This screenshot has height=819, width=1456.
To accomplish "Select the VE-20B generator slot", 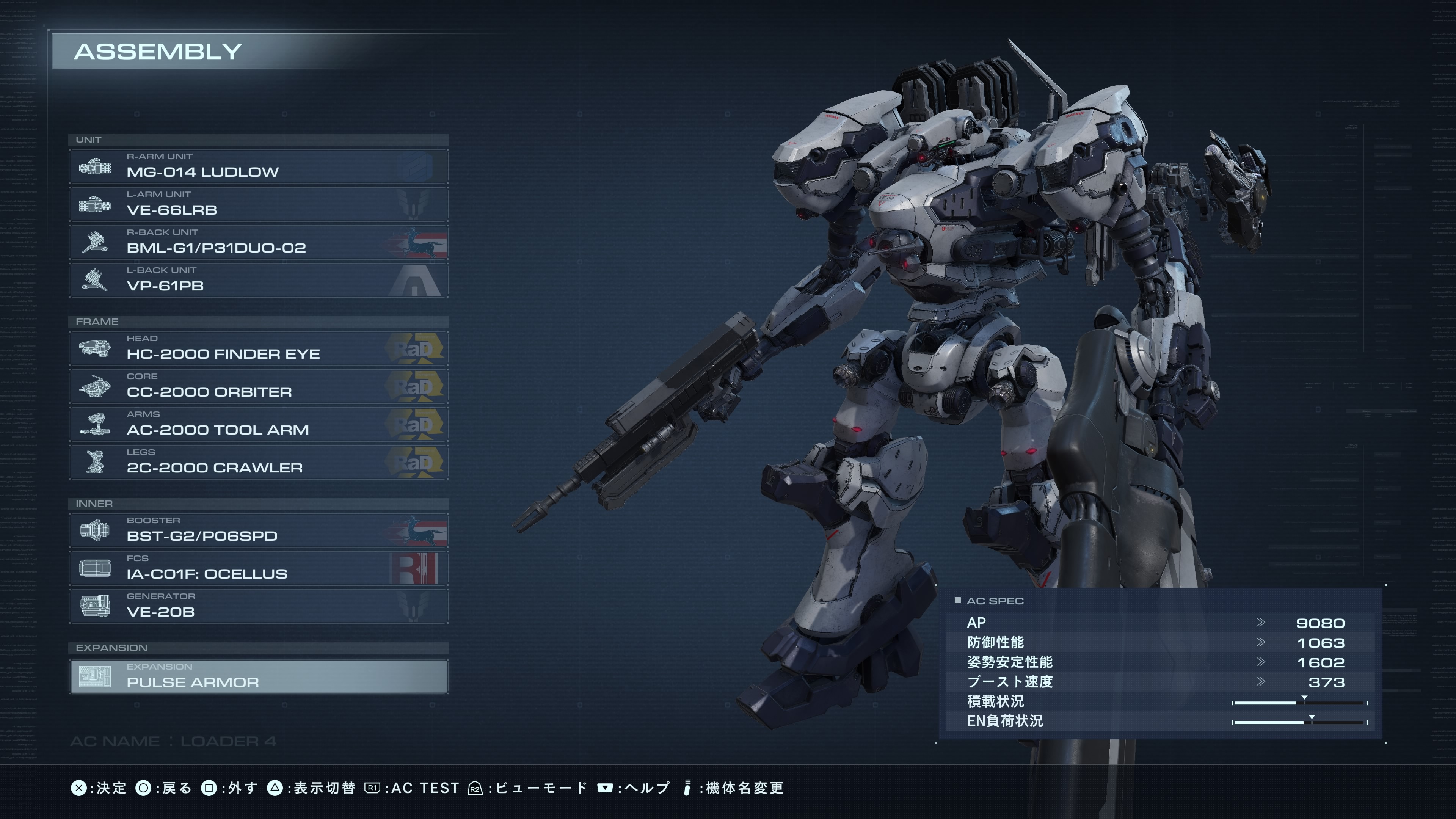I will pos(258,606).
